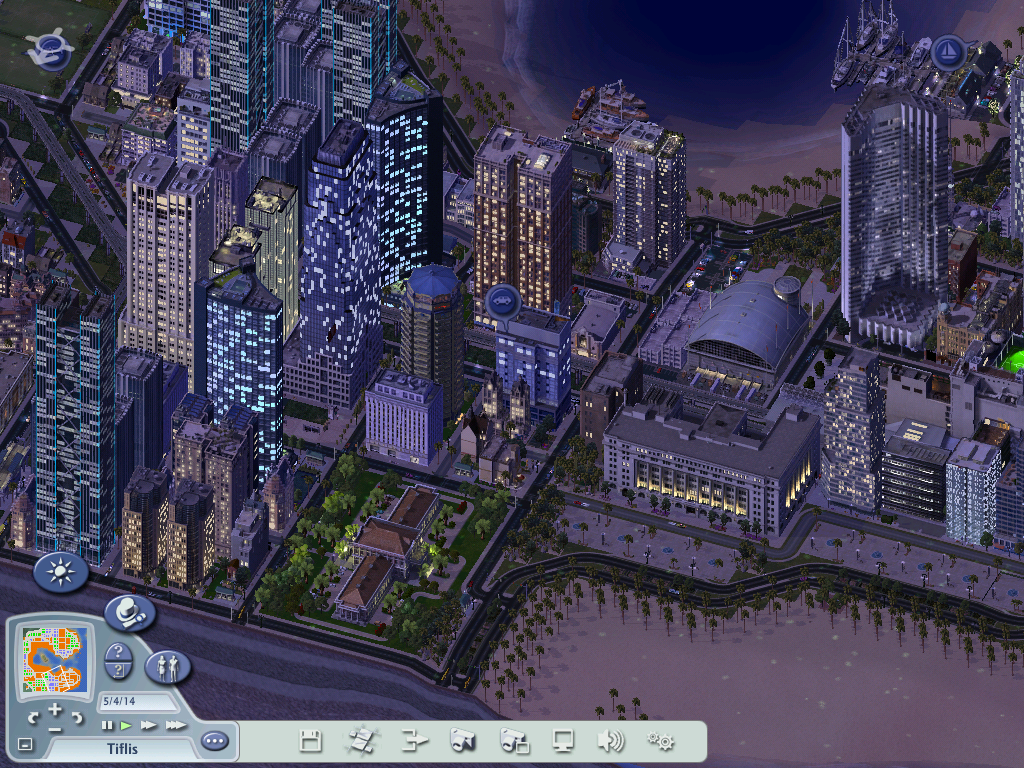
Task: Rotate the view clockwise with the right arrow
Action: coord(78,717)
